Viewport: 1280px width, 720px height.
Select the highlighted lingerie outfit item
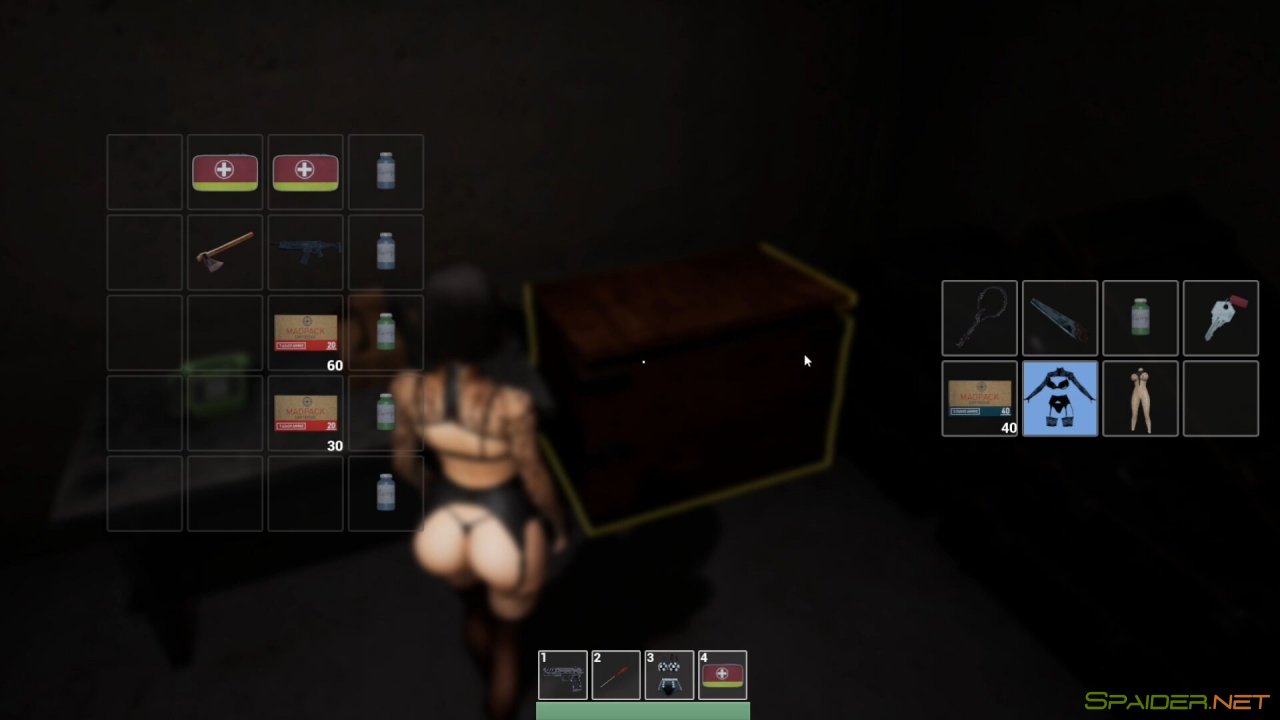[x=1059, y=398]
